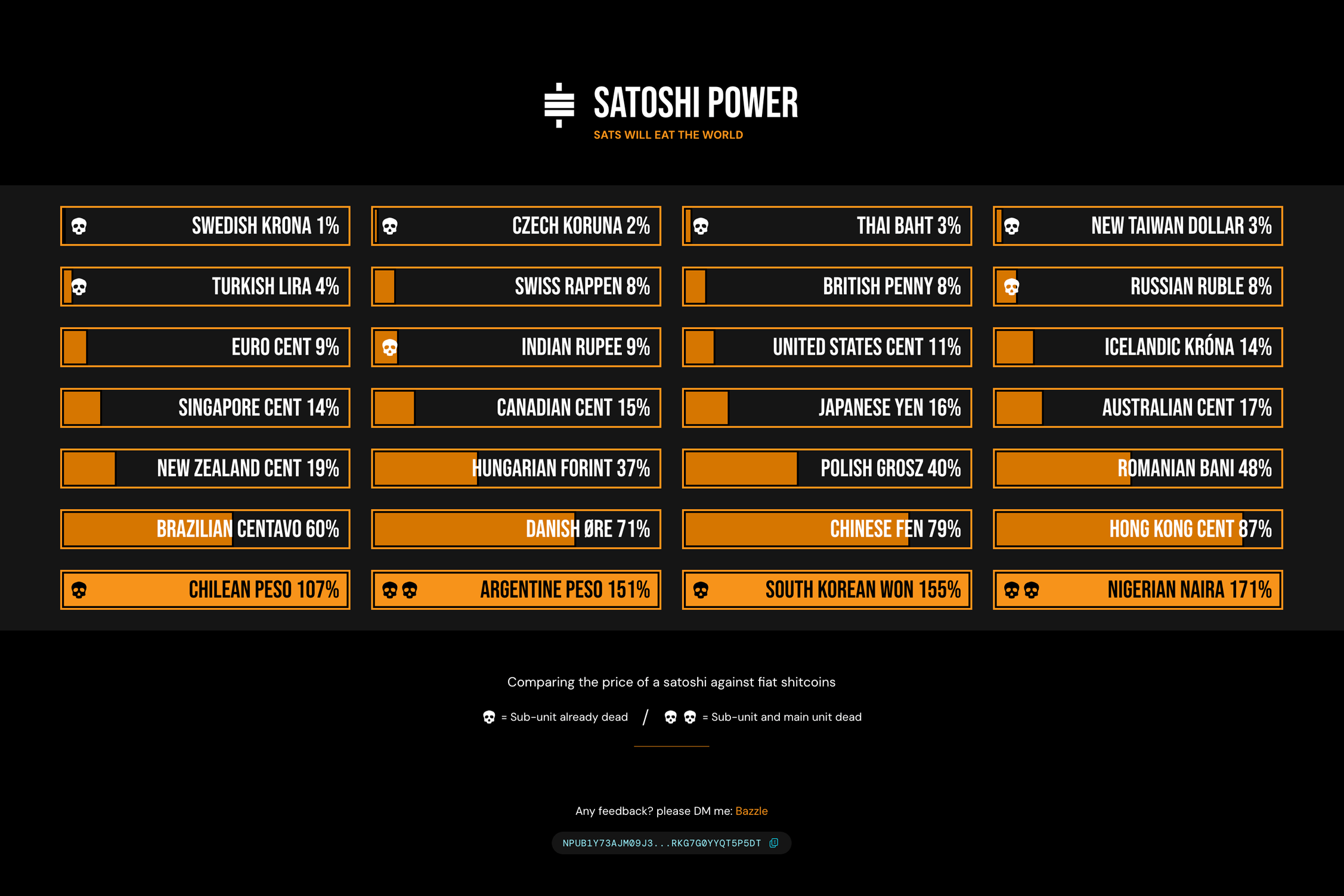Select the Hungarian Forint 37% bar
Screen dimensions: 1344x896
pyautogui.click(x=516, y=469)
